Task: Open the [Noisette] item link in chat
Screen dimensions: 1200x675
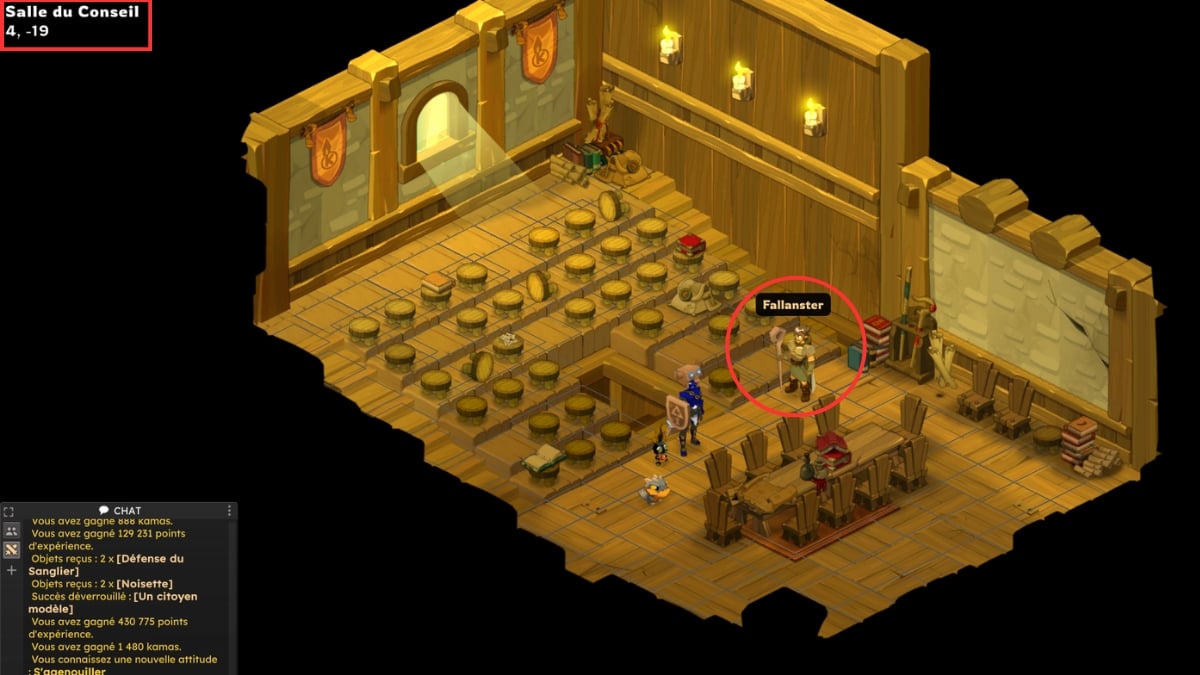Action: 145,583
